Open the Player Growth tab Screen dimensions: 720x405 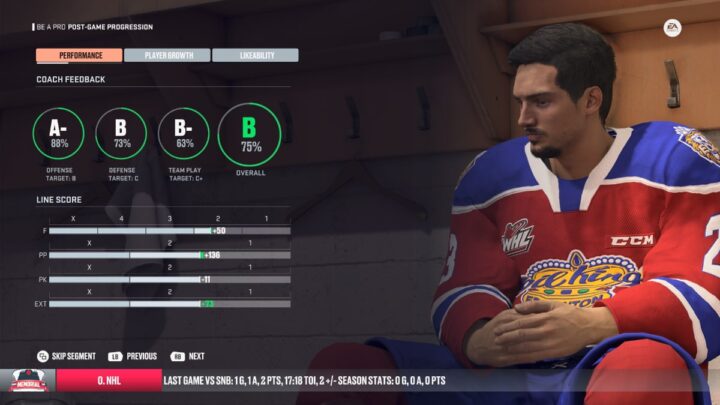(x=167, y=56)
